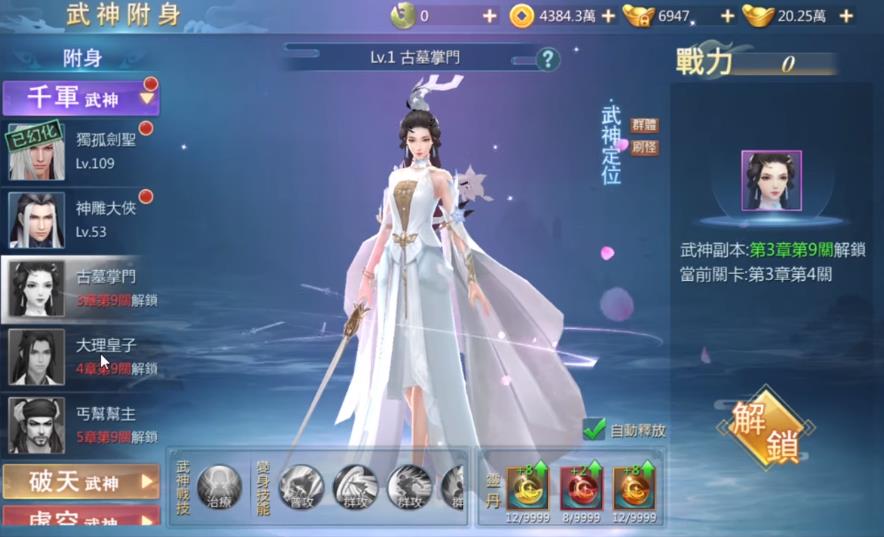The height and width of the screenshot is (537, 884).
Task: Click the yellow 靈丹 pill icon
Action: coord(527,485)
